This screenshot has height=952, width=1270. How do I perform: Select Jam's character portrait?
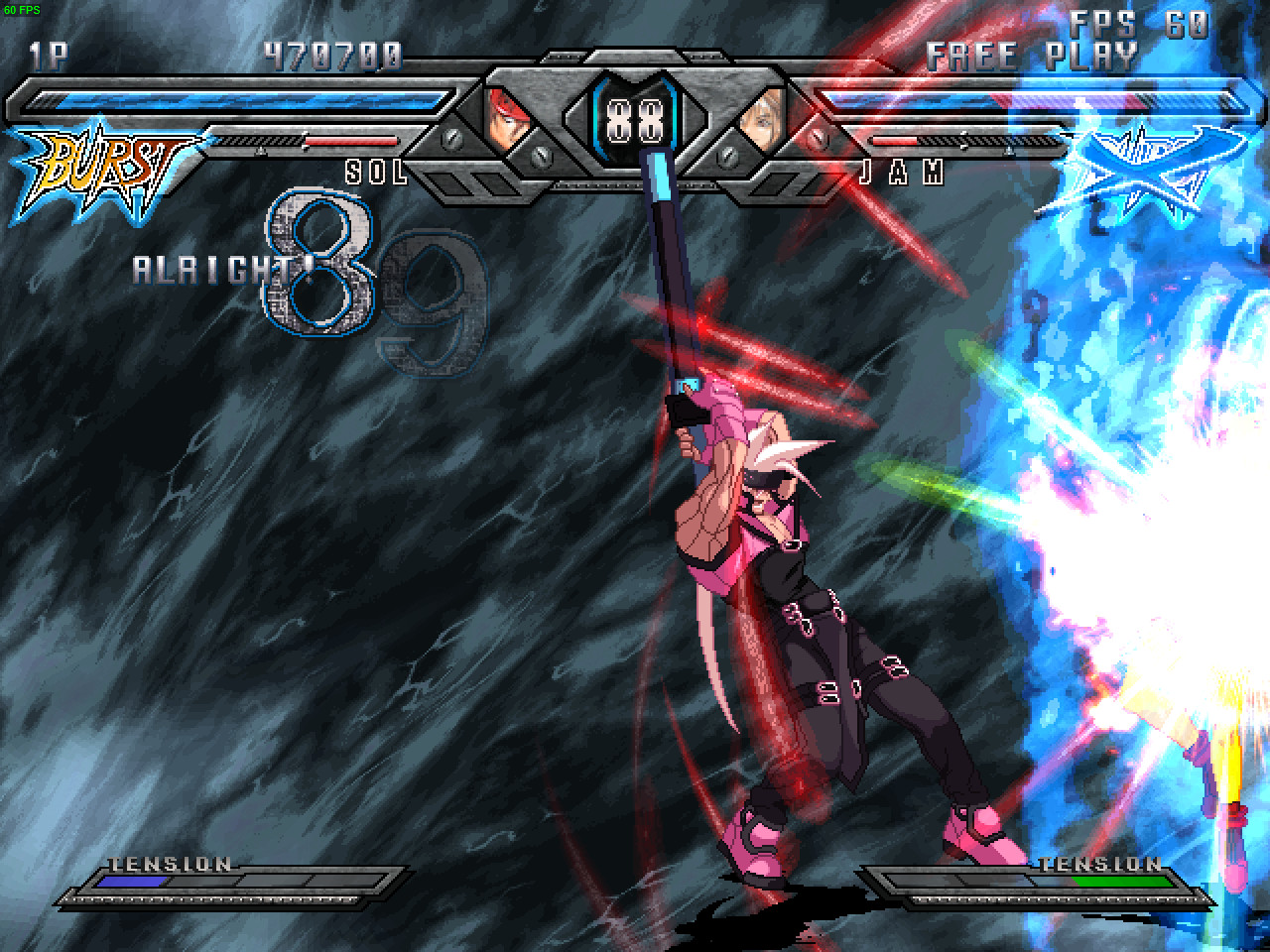click(764, 117)
